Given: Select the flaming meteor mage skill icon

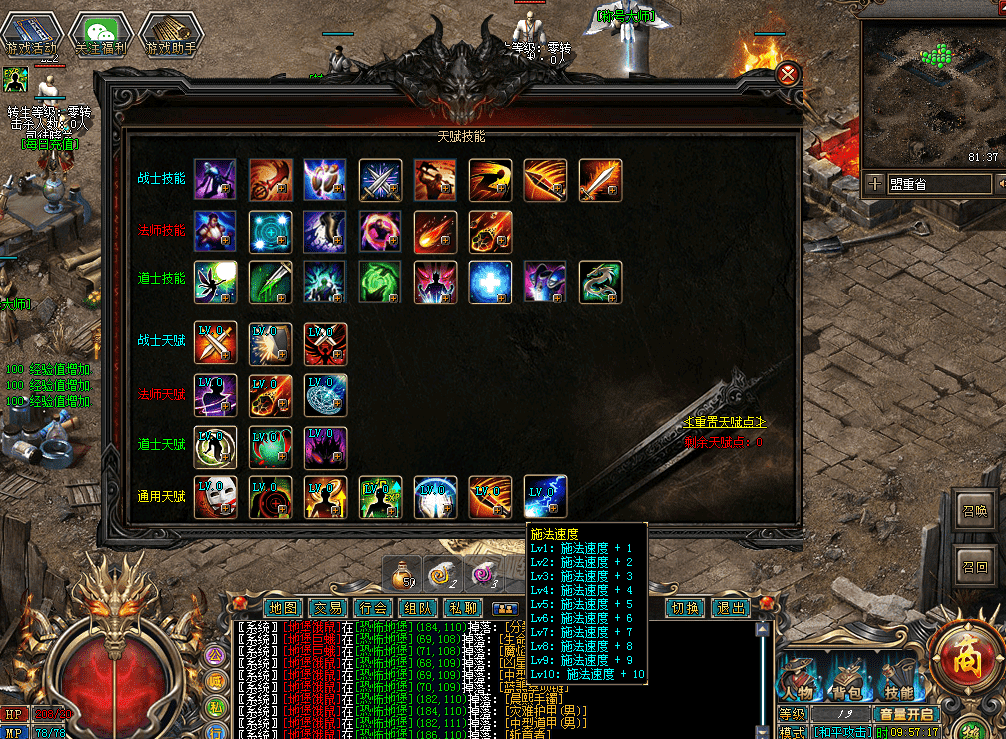Looking at the screenshot, I should tap(436, 230).
